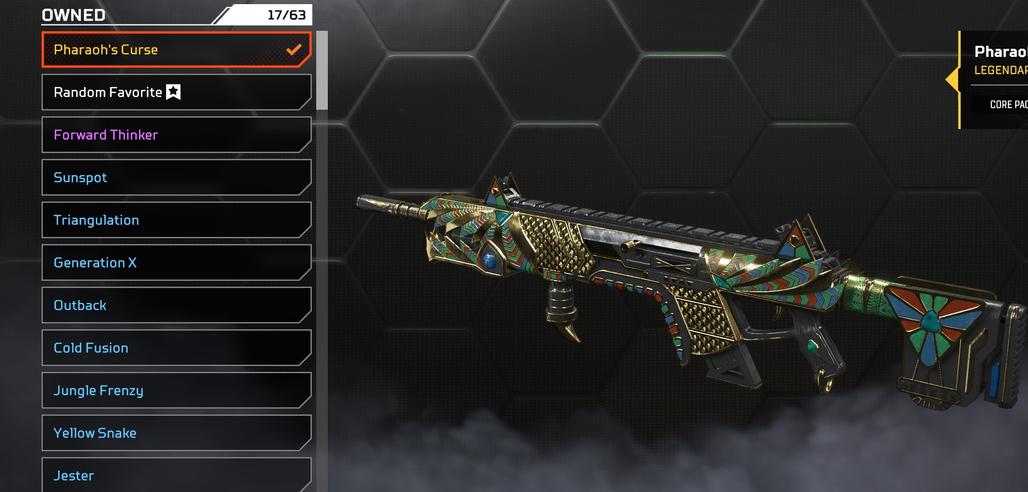Choose the Random Favorite option
The image size is (1028, 492).
pos(176,92)
